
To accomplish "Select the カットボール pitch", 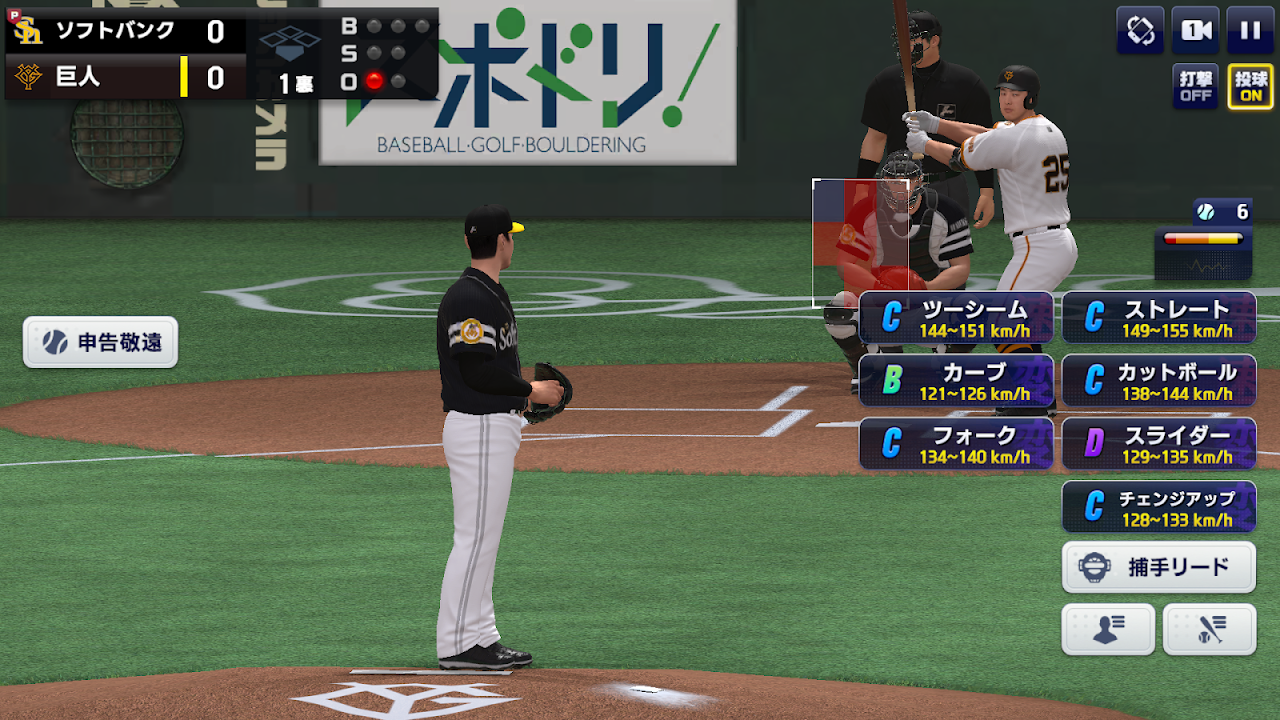I will point(1158,381).
